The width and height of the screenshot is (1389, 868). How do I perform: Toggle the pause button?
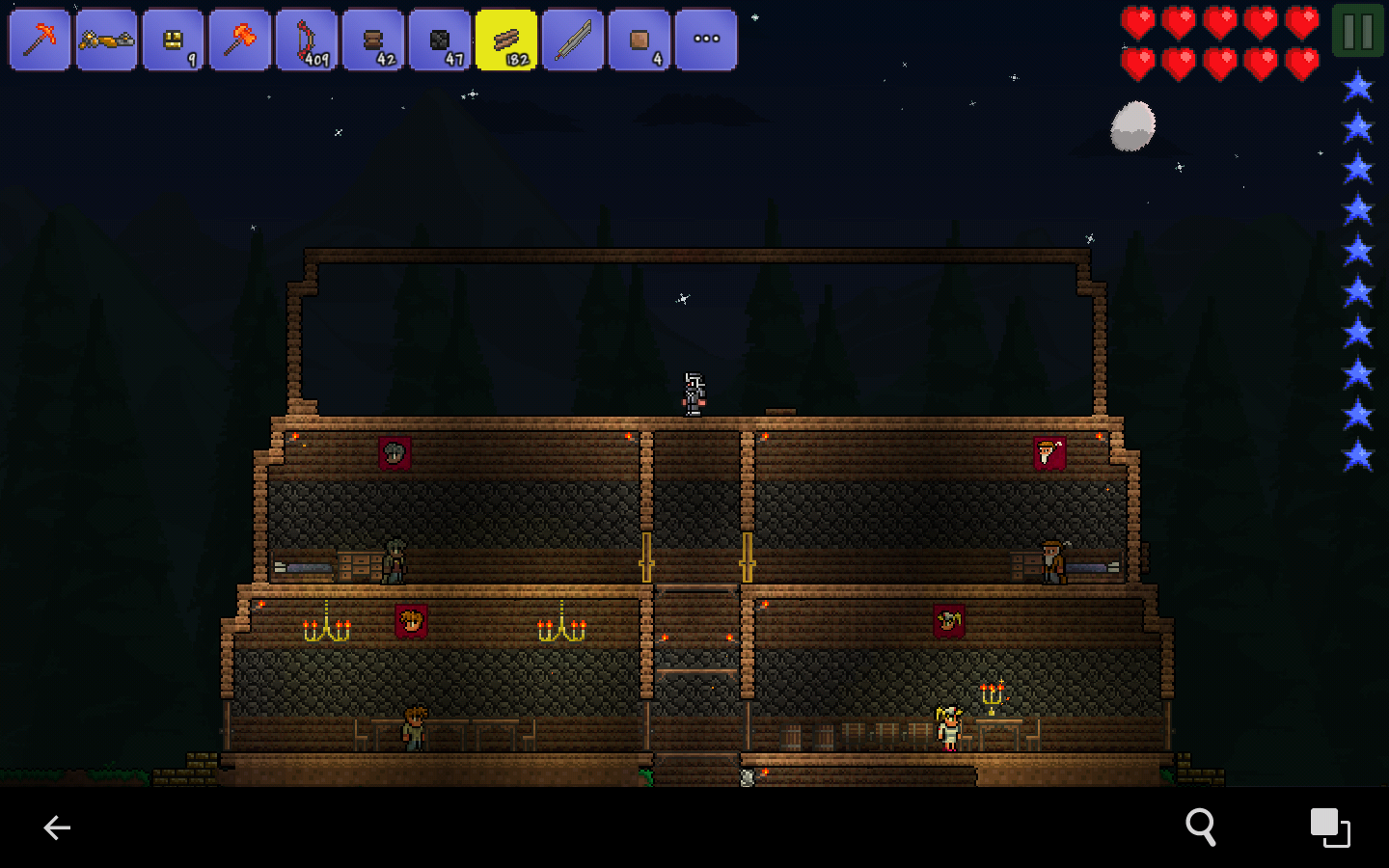coord(1357,30)
